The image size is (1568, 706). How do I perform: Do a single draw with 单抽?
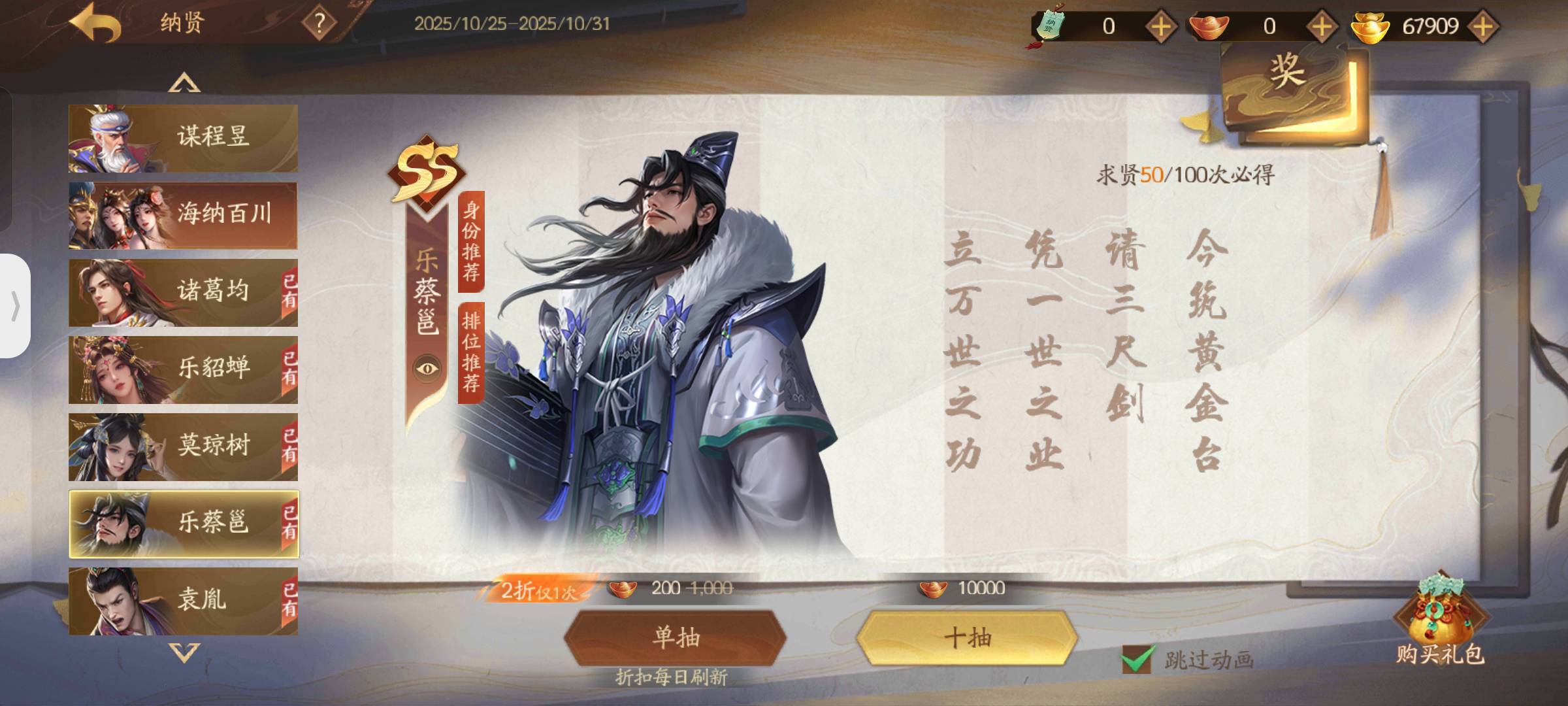676,637
